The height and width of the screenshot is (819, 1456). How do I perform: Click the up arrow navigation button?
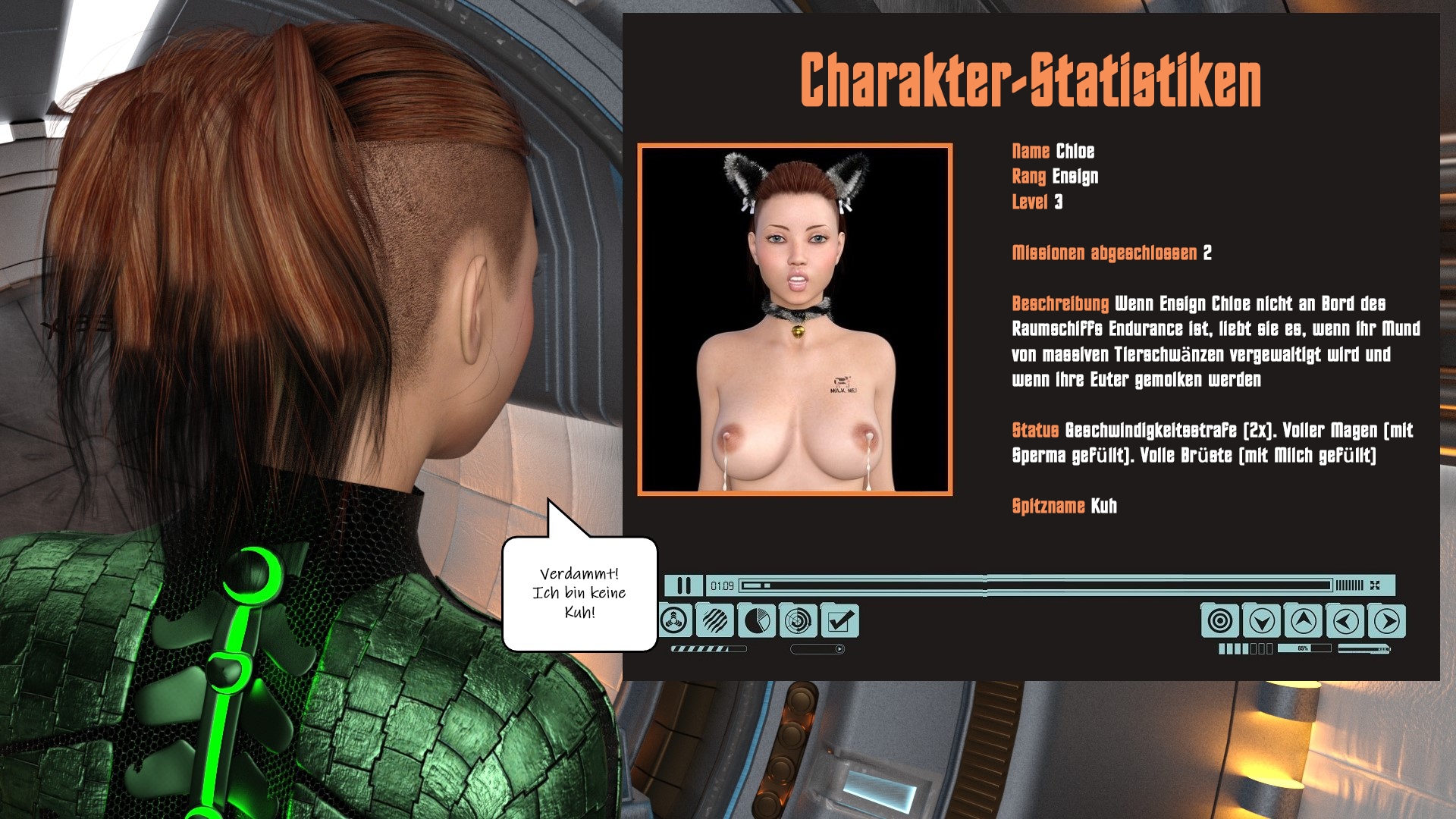tap(1303, 621)
